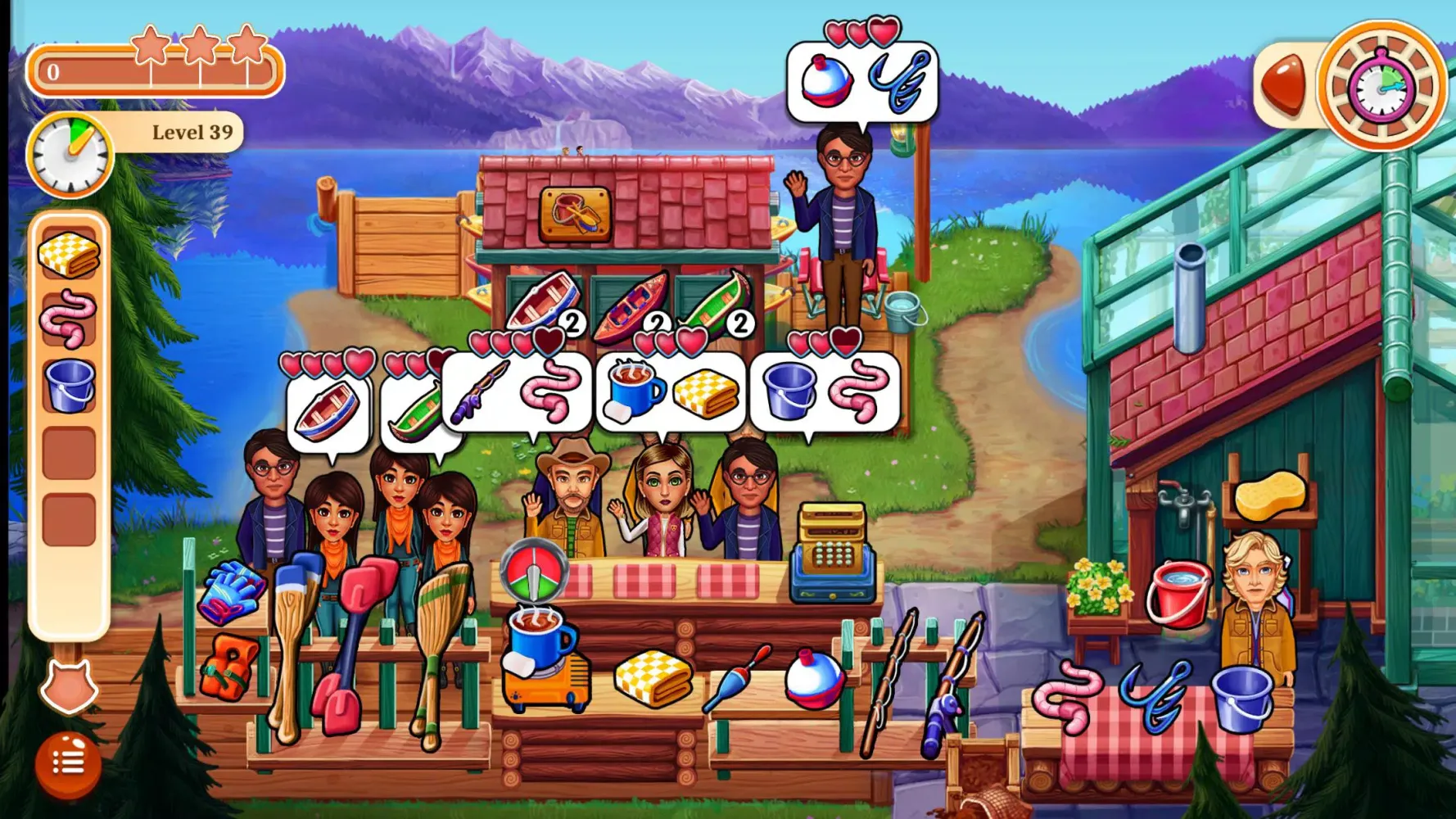The height and width of the screenshot is (819, 1456).
Task: Take the pink worm from the checkered table
Action: pos(1068,696)
